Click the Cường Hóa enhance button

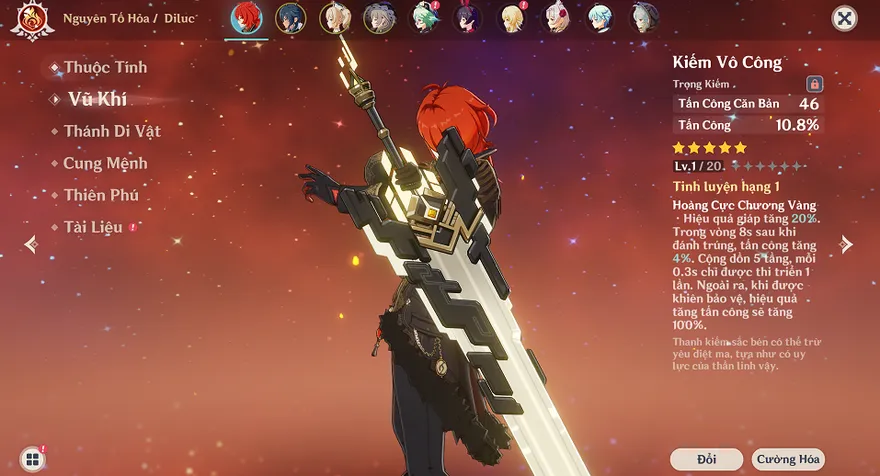(x=789, y=459)
